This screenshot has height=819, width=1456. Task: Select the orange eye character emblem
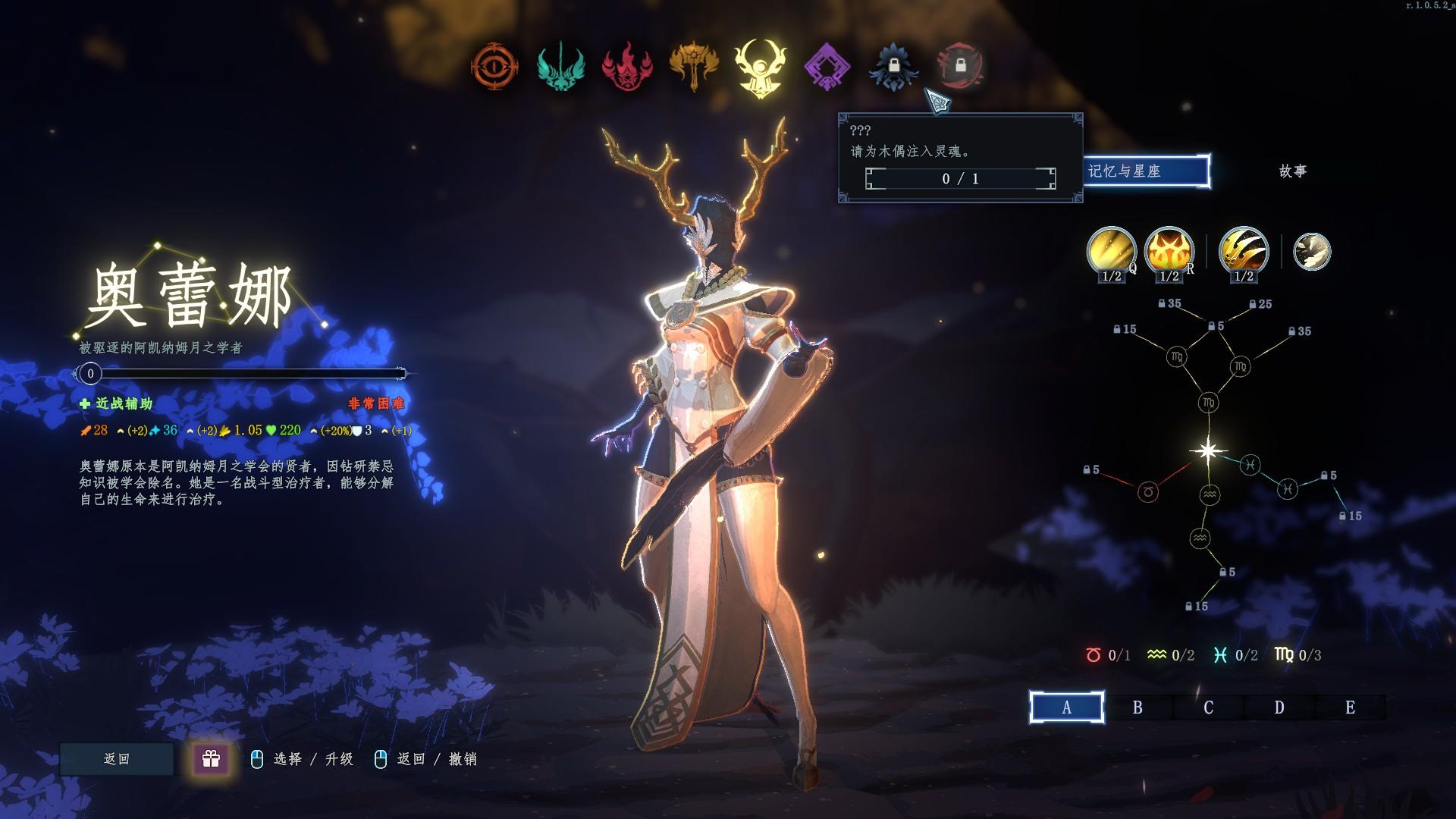point(494,67)
